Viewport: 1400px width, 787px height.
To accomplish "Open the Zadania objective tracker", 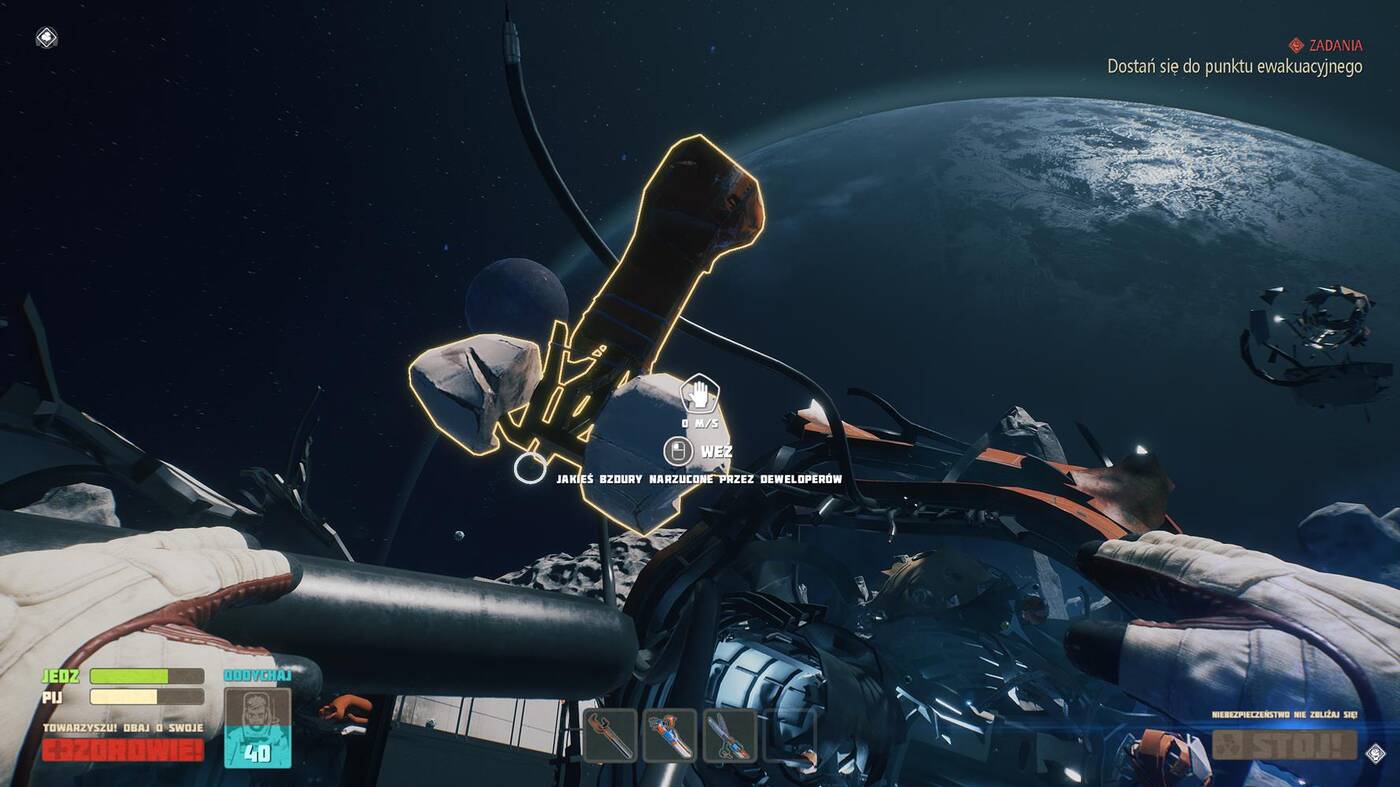I will 1324,45.
